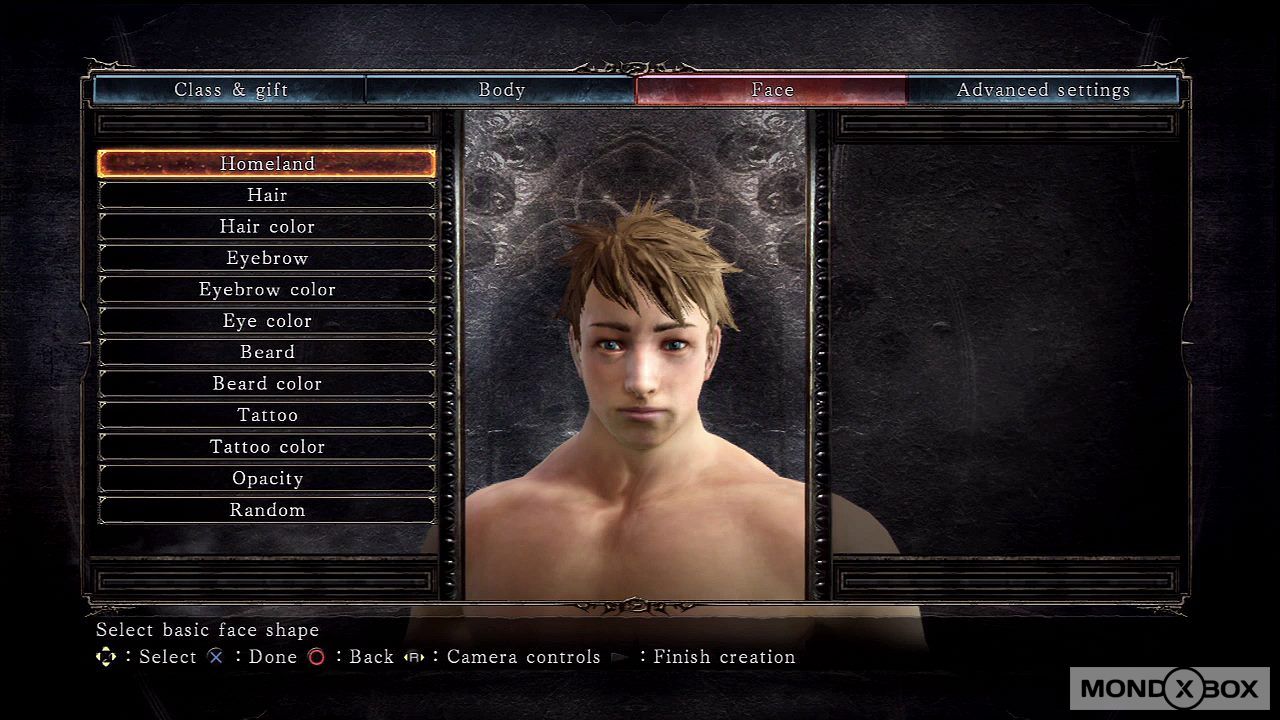This screenshot has height=720, width=1280.
Task: Click the Random face option
Action: pyautogui.click(x=267, y=510)
